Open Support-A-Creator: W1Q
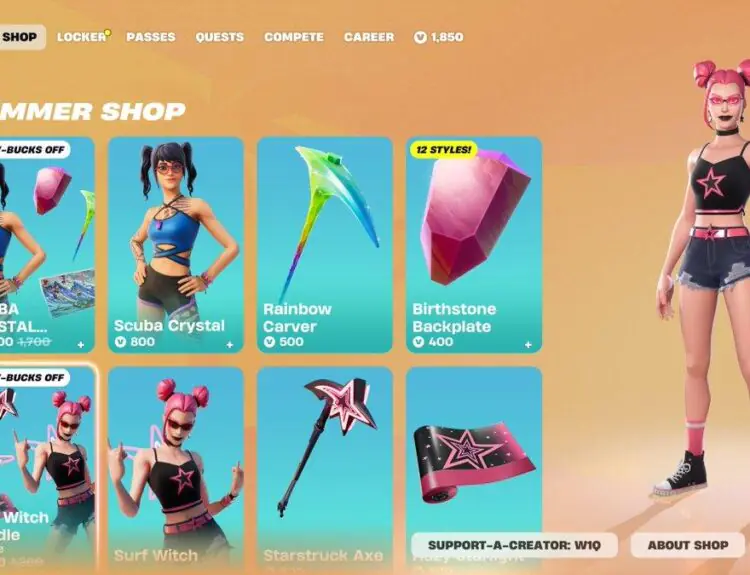The image size is (750, 575). 514,545
